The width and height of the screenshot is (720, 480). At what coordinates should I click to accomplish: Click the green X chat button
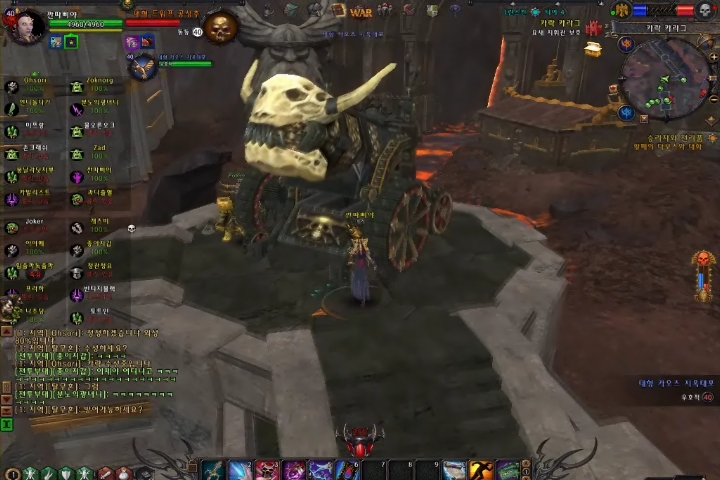(7, 424)
